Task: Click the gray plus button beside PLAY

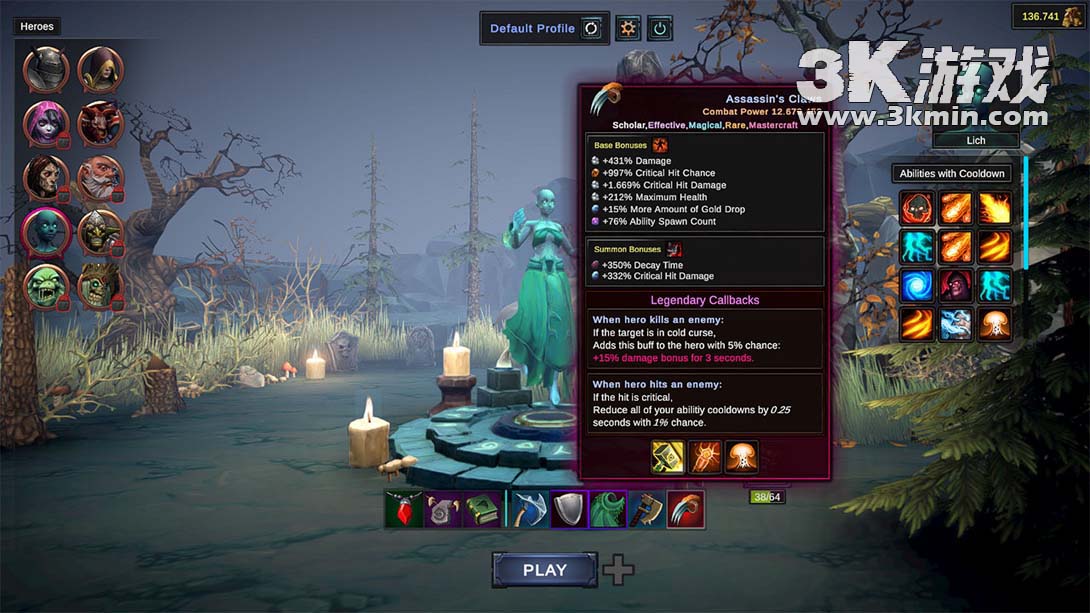Action: click(618, 570)
